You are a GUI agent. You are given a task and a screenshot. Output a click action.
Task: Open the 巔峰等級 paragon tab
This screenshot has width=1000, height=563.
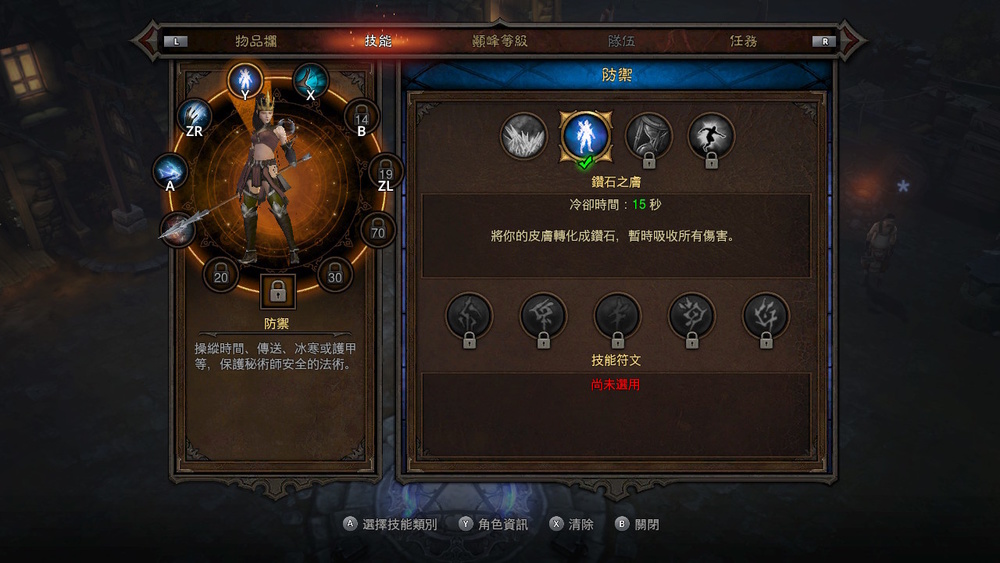click(x=499, y=42)
